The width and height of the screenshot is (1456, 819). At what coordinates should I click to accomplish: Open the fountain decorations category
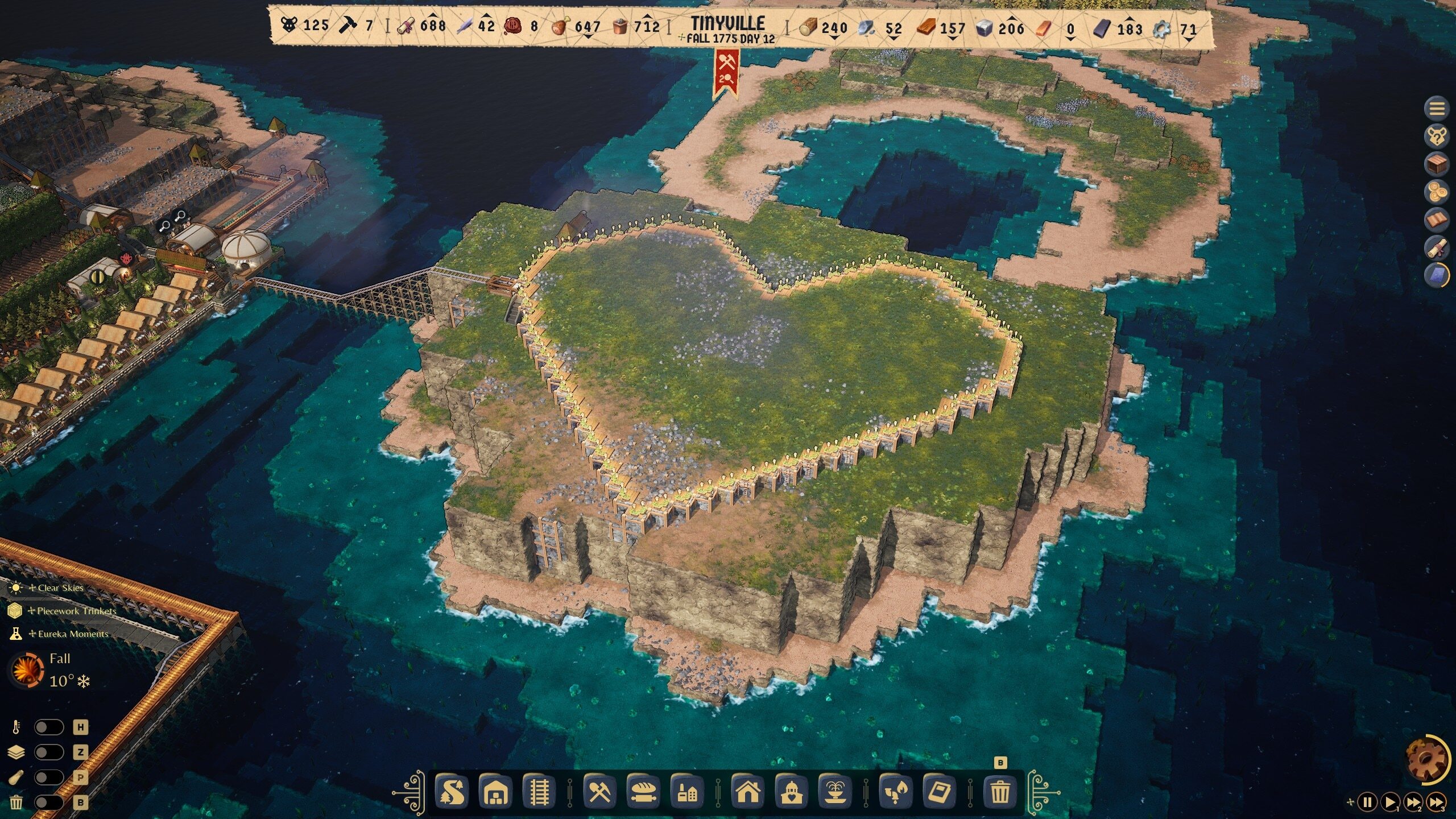[x=835, y=792]
